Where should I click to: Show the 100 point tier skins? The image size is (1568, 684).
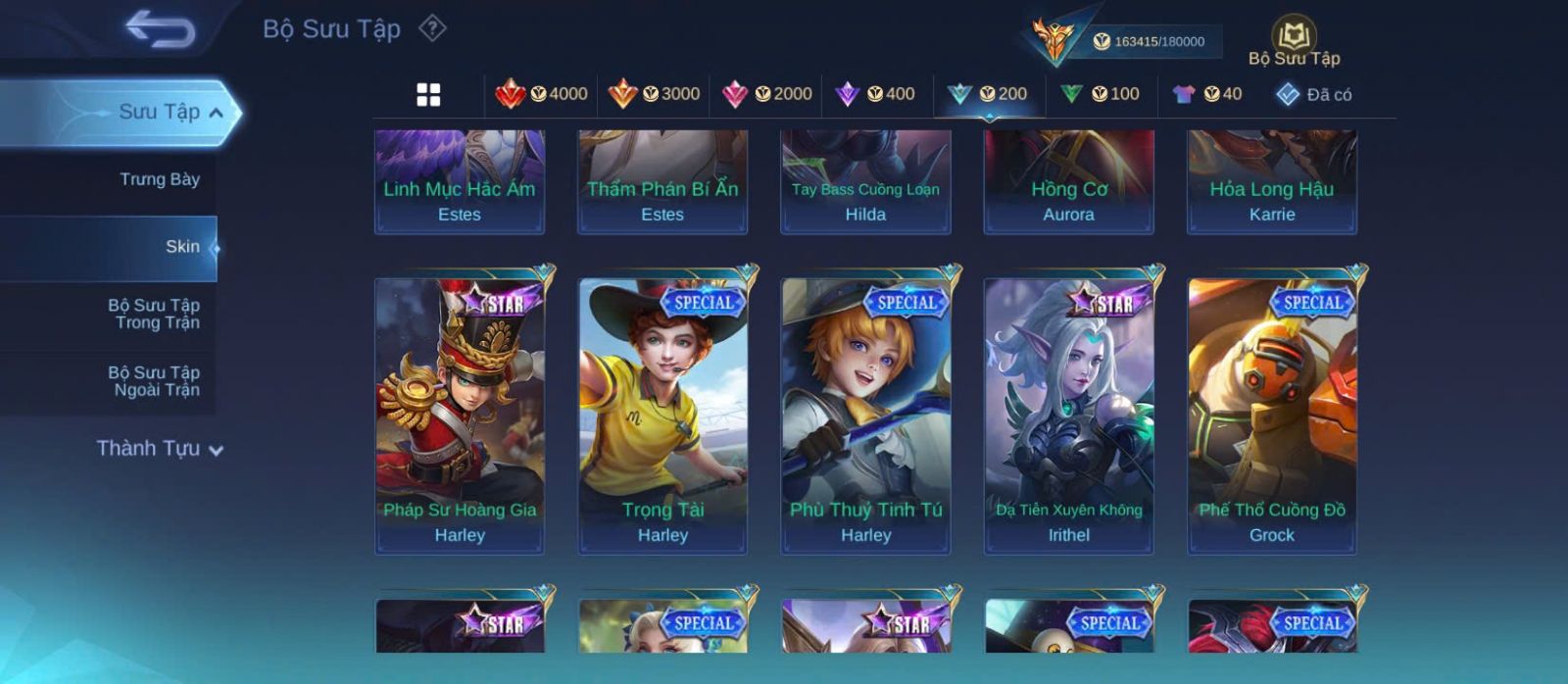pyautogui.click(x=1100, y=94)
